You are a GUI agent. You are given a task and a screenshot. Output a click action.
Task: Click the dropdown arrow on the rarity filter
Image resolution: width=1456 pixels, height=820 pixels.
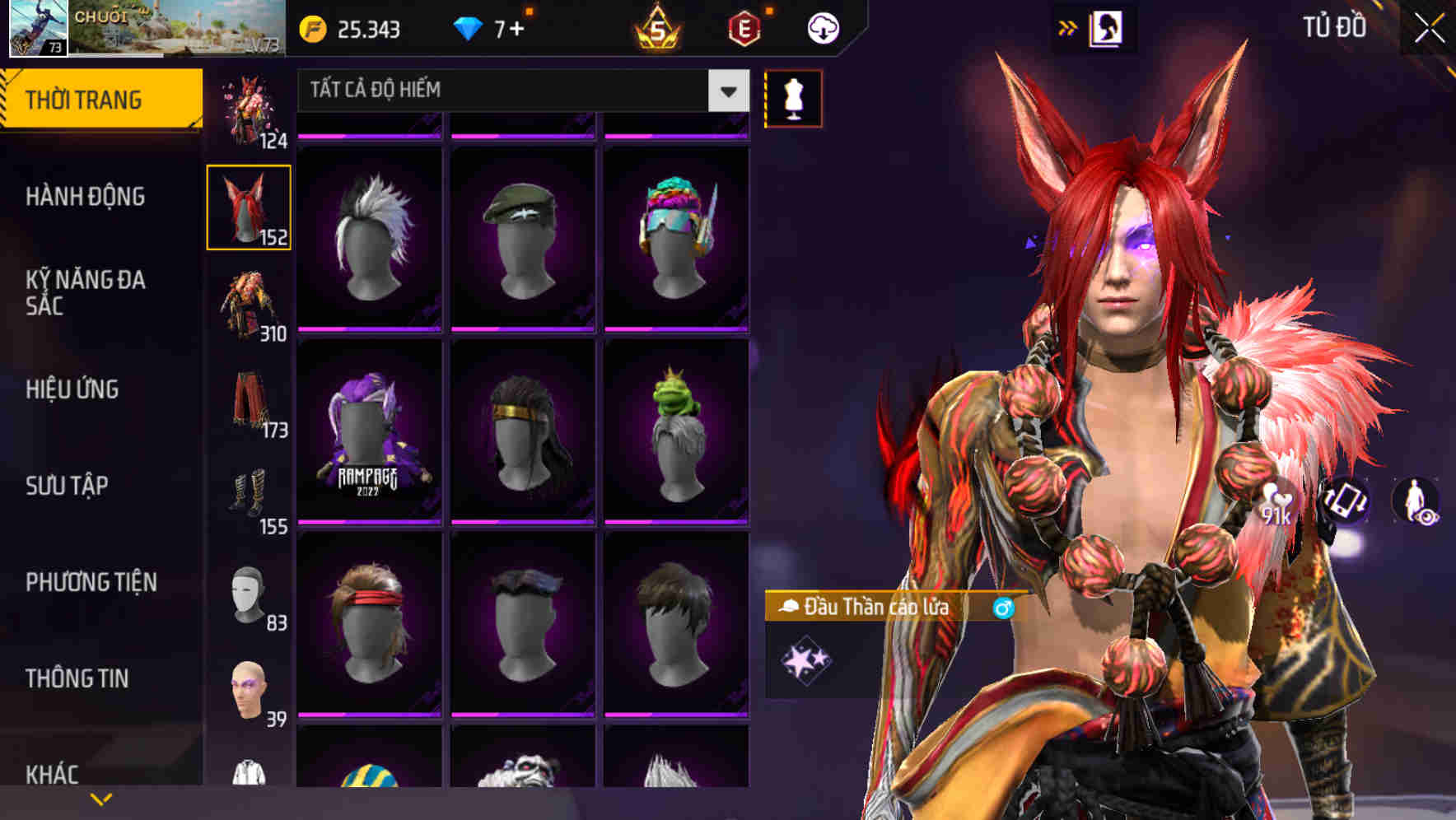[x=726, y=91]
